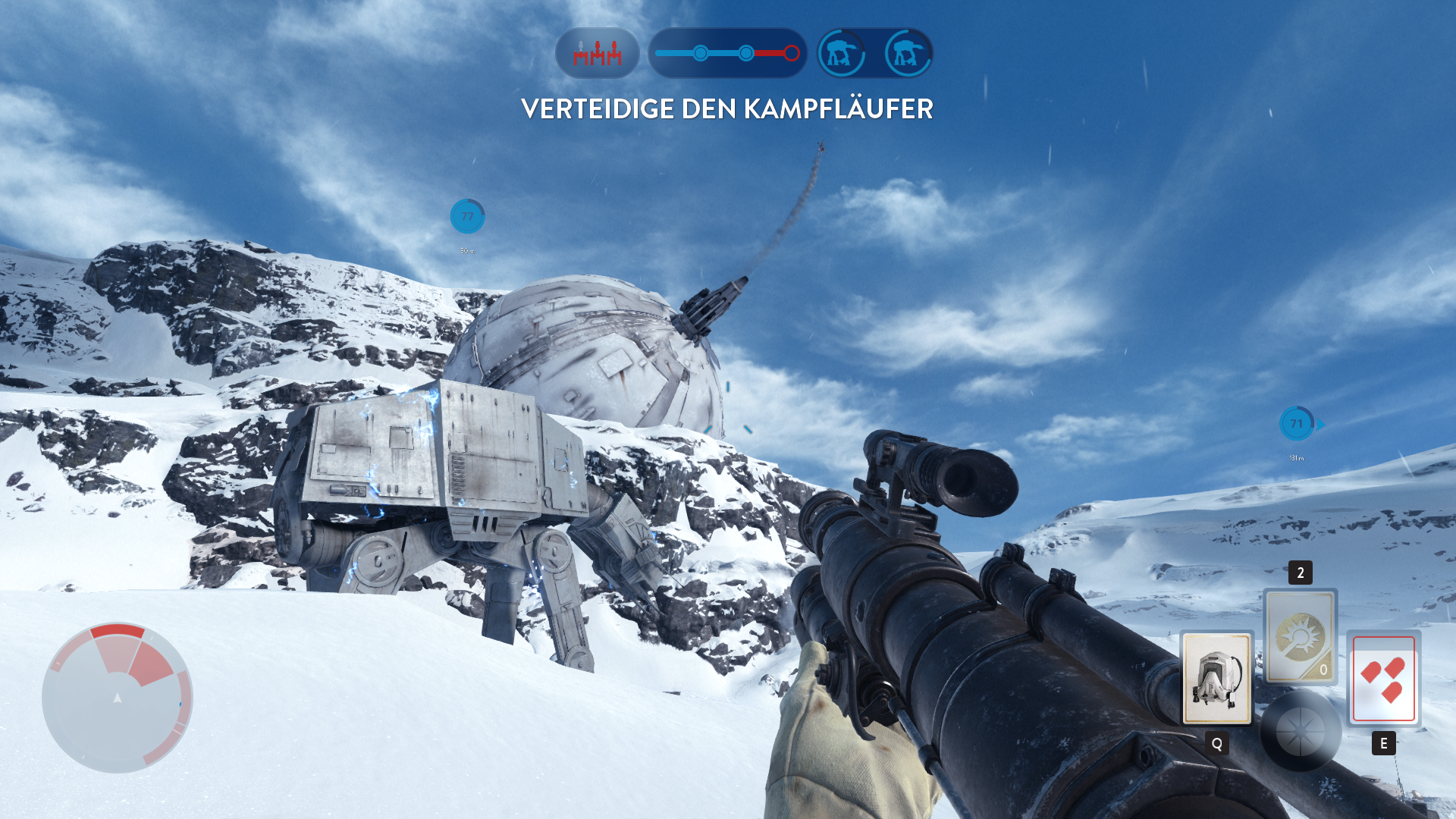
Task: Toggle teammate marker labeled 77
Action: (466, 216)
